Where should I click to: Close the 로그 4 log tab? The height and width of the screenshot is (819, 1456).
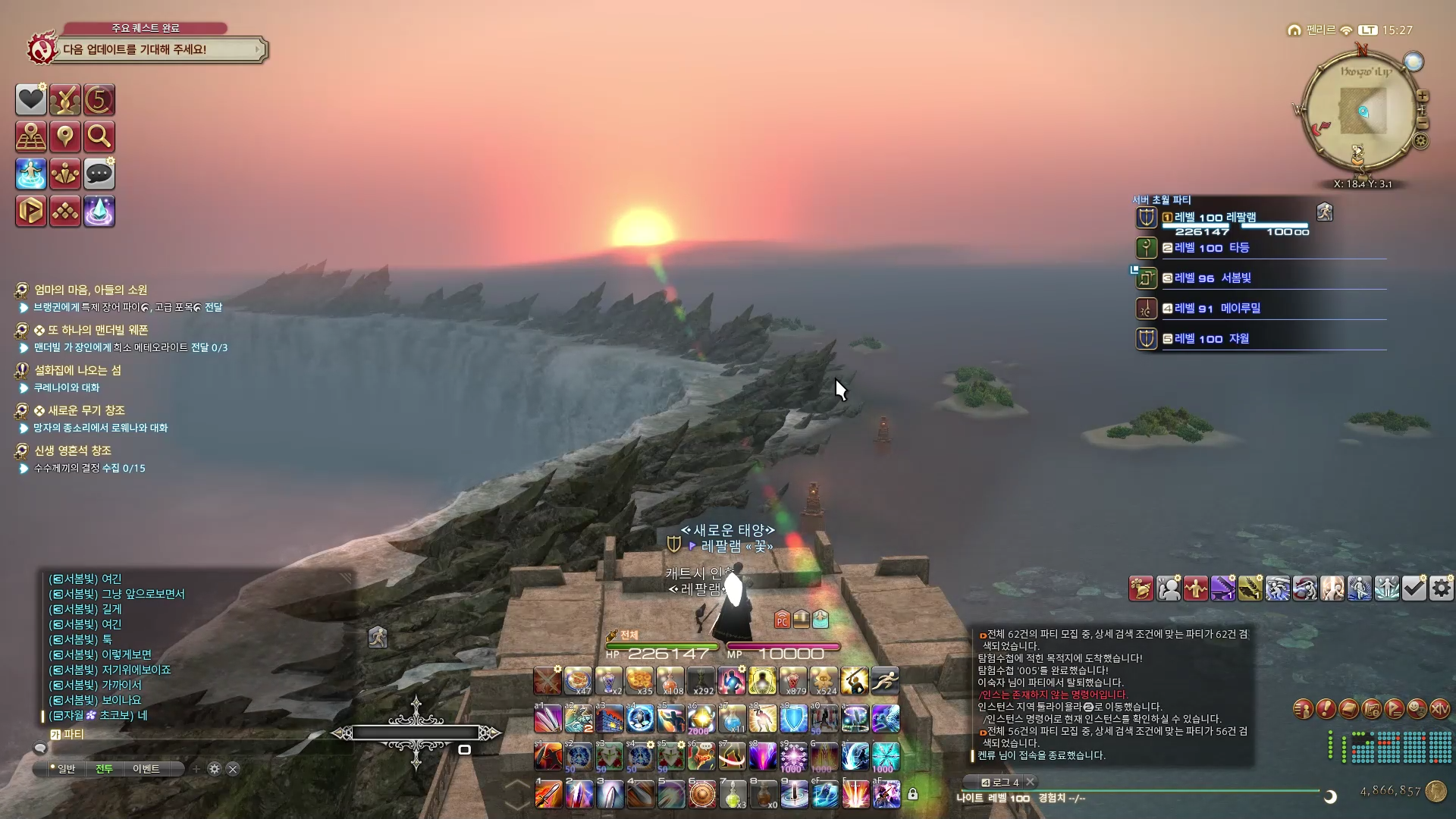1030,782
